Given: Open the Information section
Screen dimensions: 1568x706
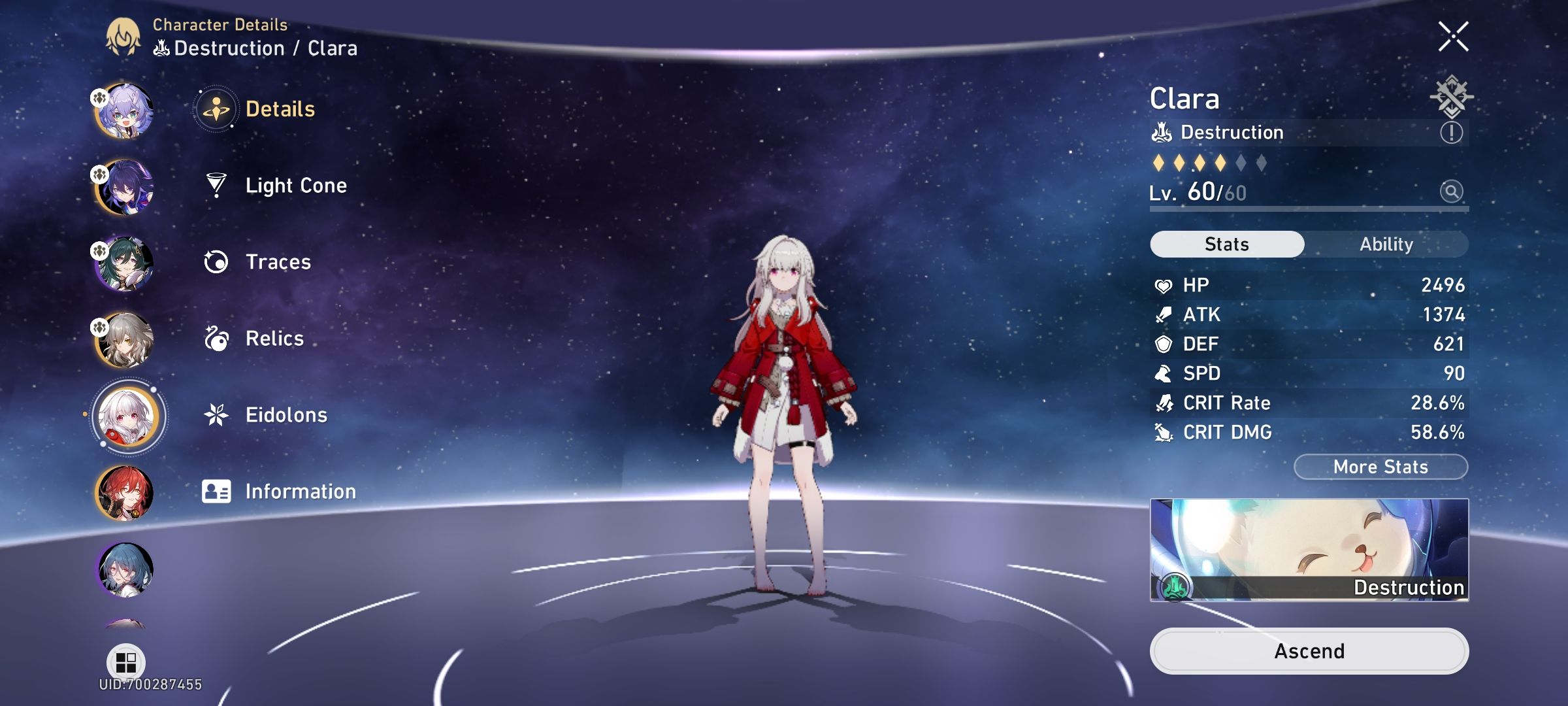Looking at the screenshot, I should [300, 490].
